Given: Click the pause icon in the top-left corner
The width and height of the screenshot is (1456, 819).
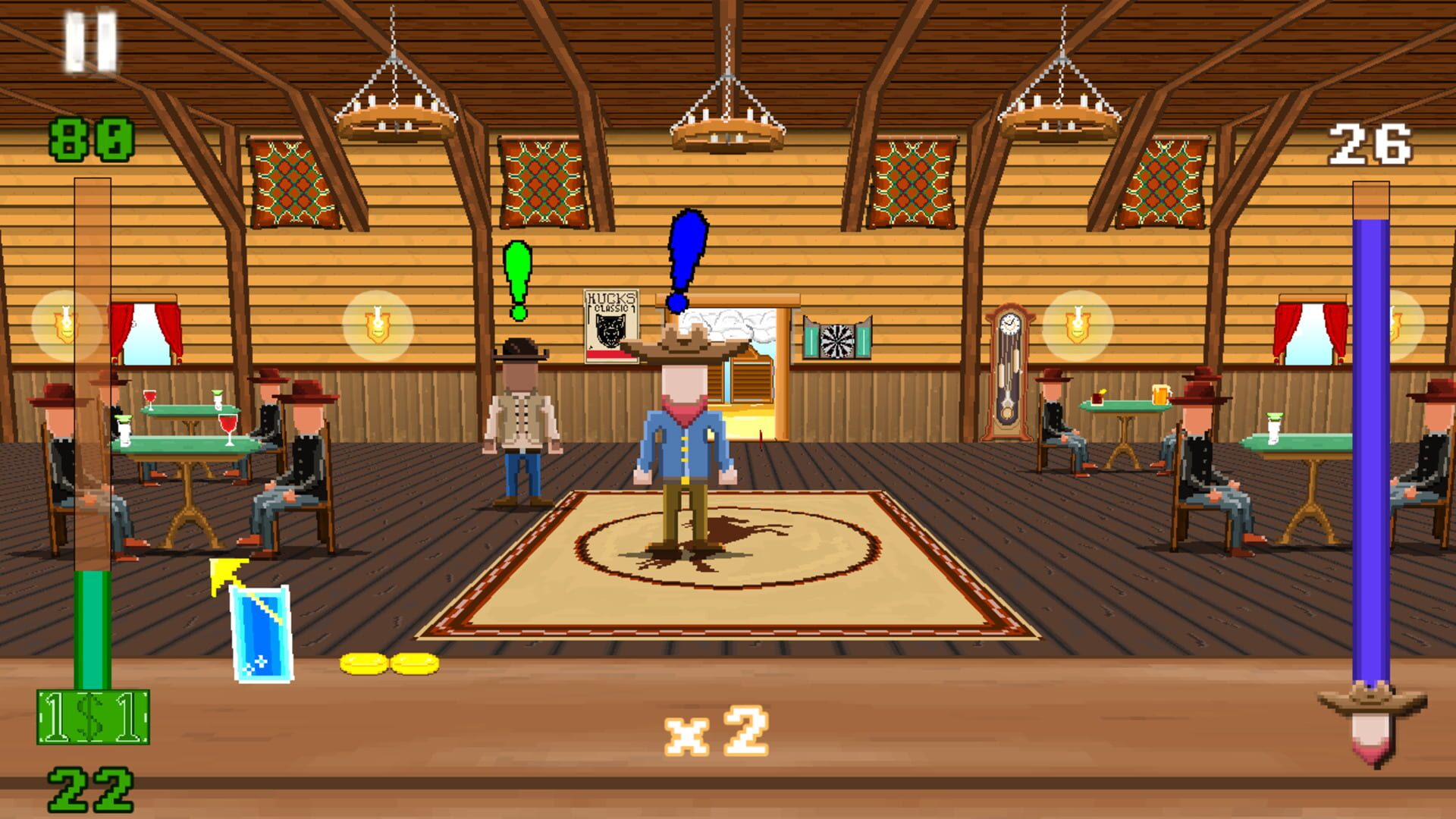Looking at the screenshot, I should click(93, 38).
